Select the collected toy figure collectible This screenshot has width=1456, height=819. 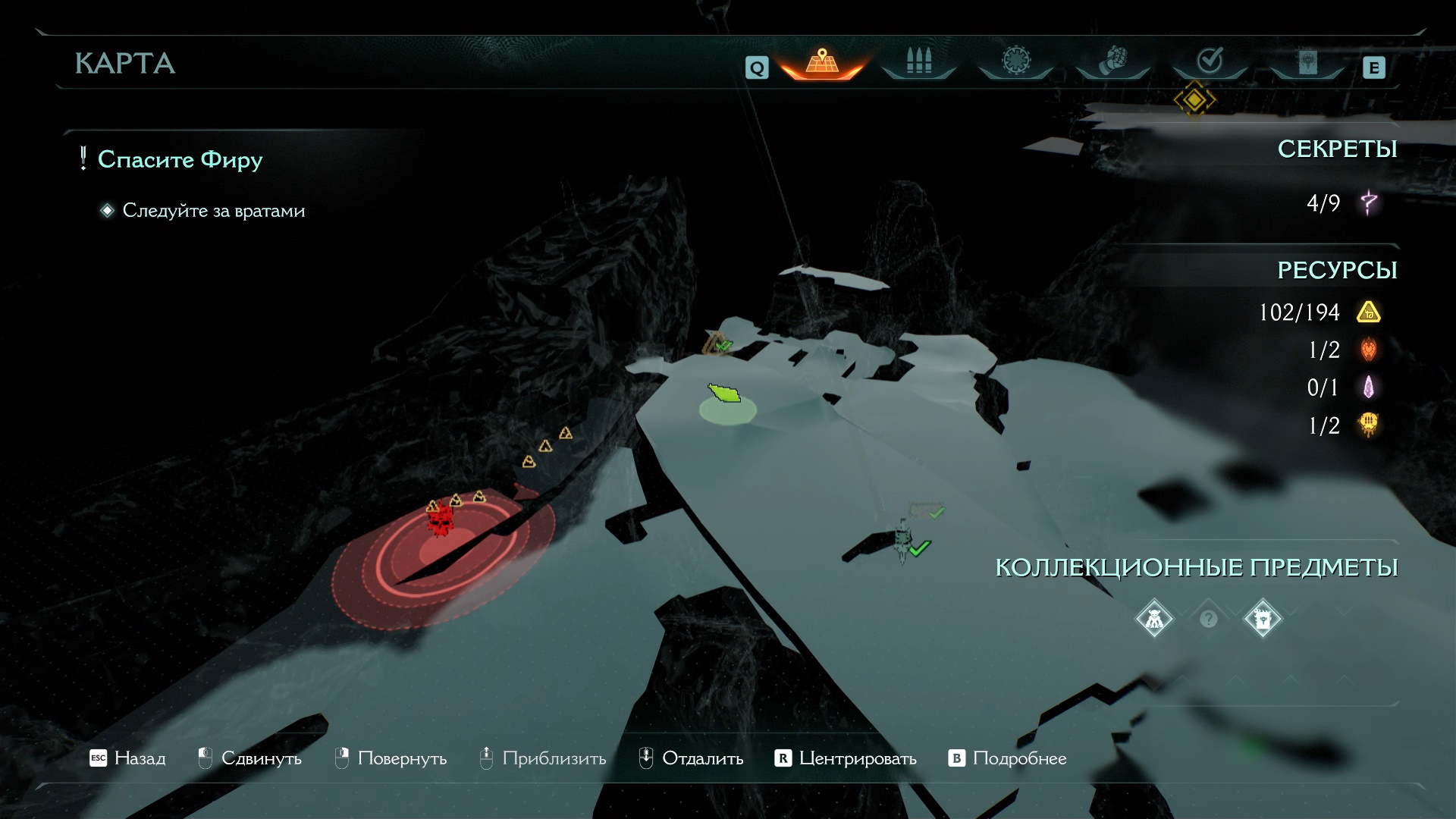click(x=1154, y=620)
